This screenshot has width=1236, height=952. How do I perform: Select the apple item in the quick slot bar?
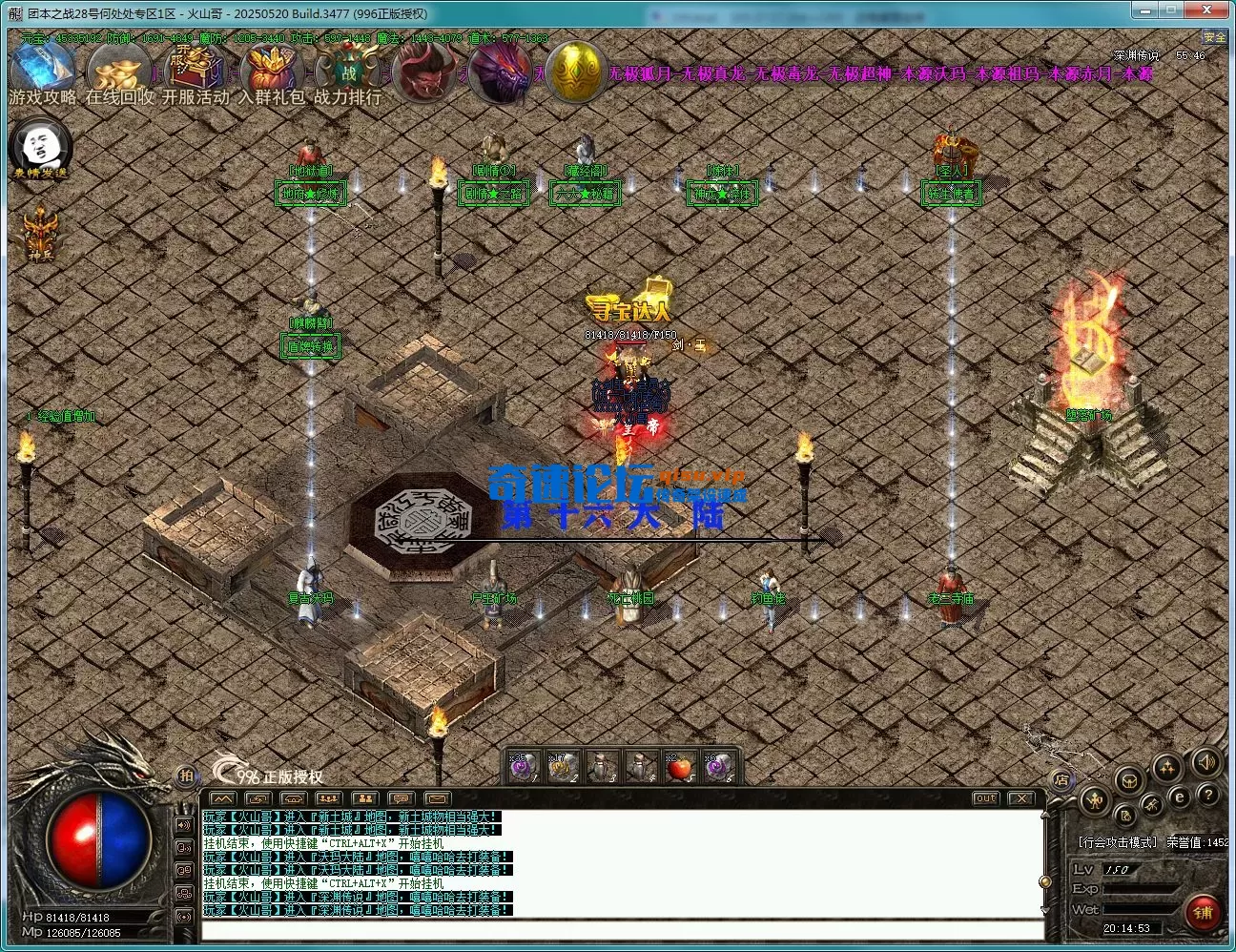[680, 765]
